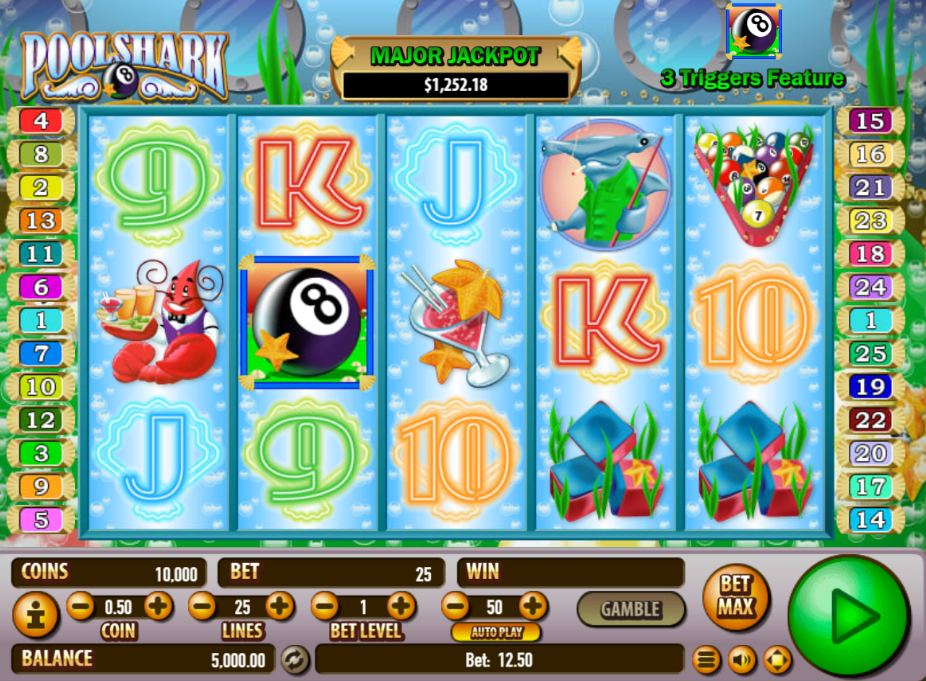926x681 pixels.
Task: Toggle fullscreen with the four-arrows icon
Action: click(x=777, y=659)
